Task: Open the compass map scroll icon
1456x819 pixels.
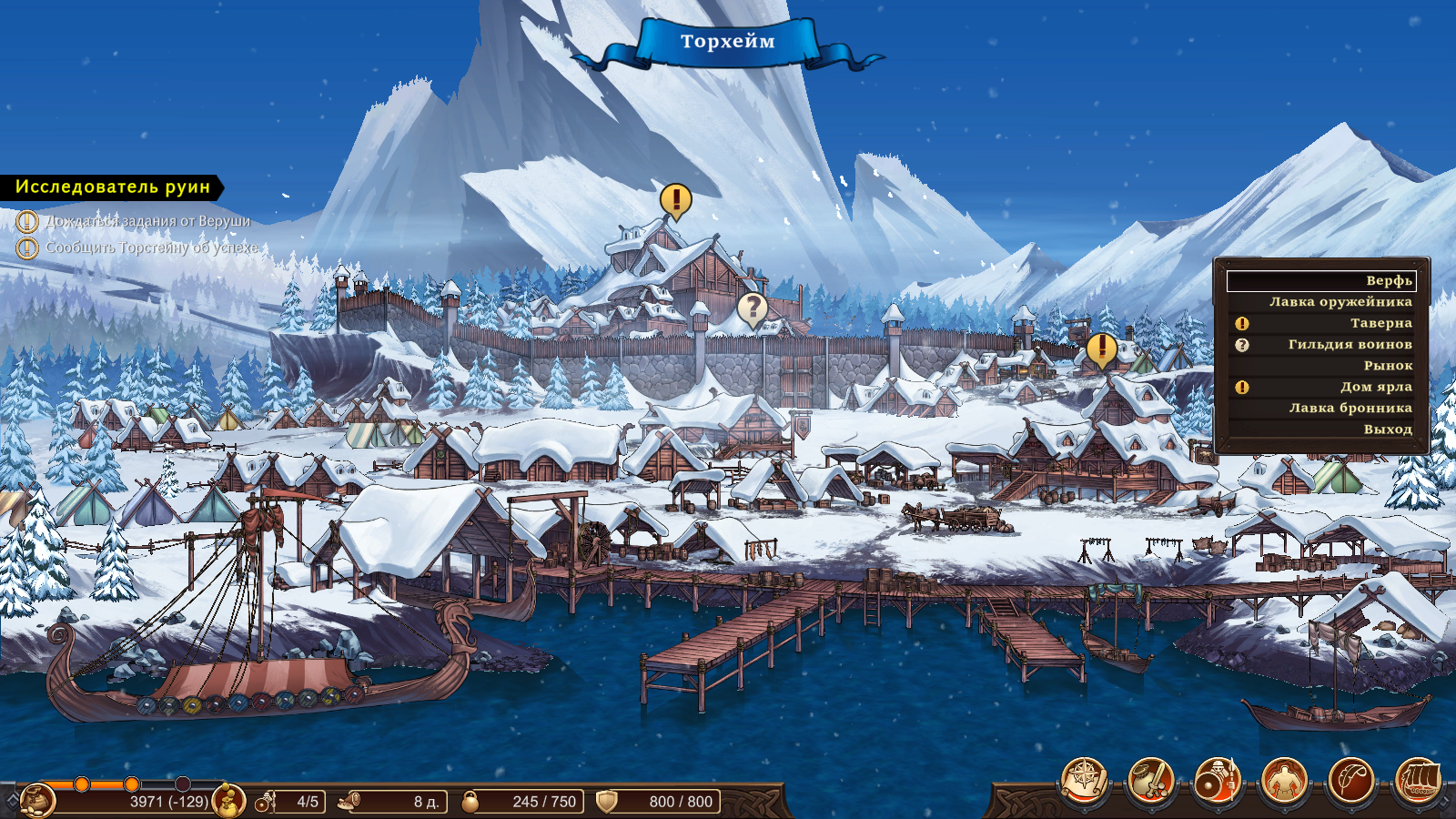Action: 1085,781
